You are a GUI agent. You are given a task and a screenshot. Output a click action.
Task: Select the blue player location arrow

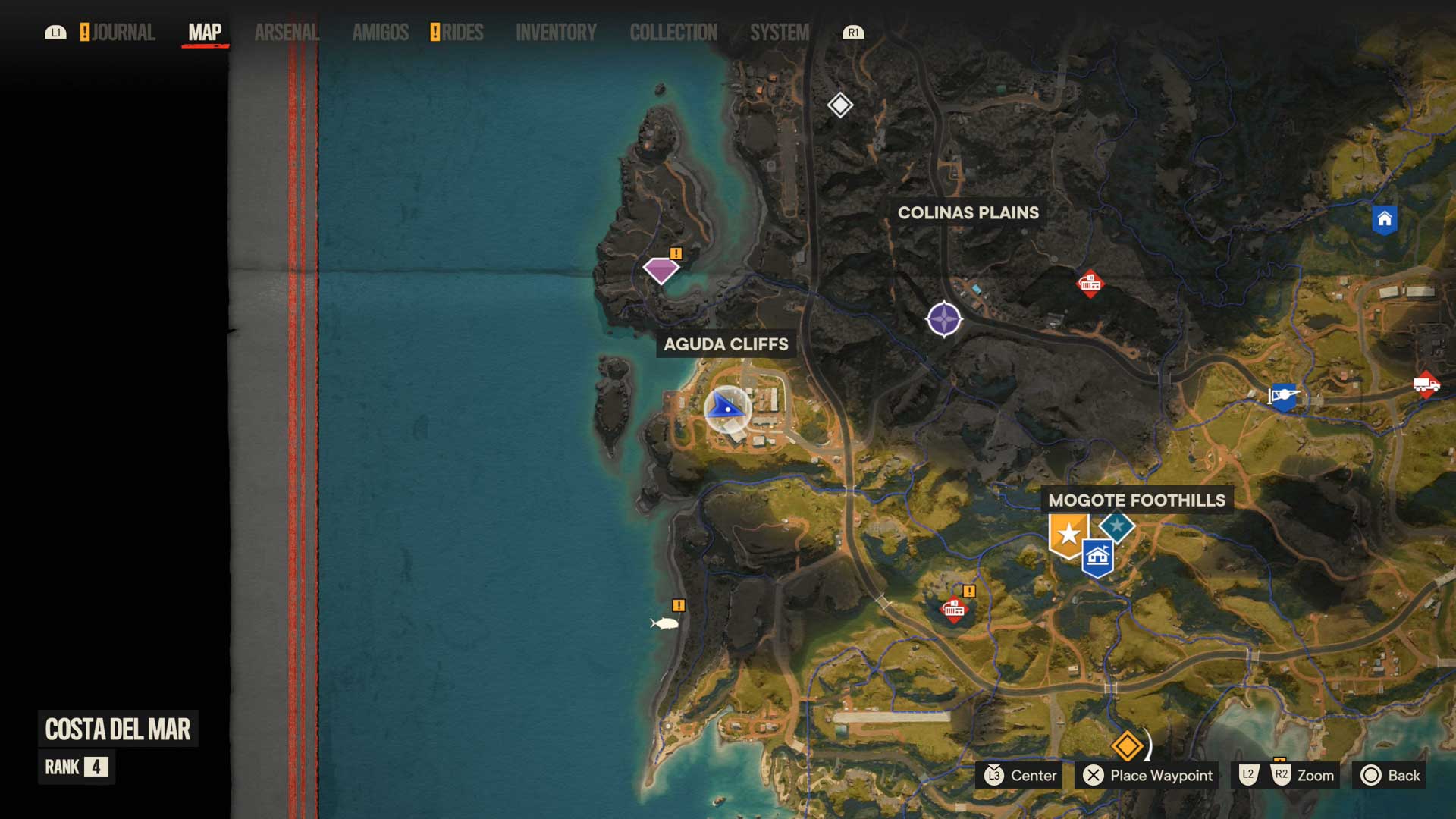pos(726,408)
